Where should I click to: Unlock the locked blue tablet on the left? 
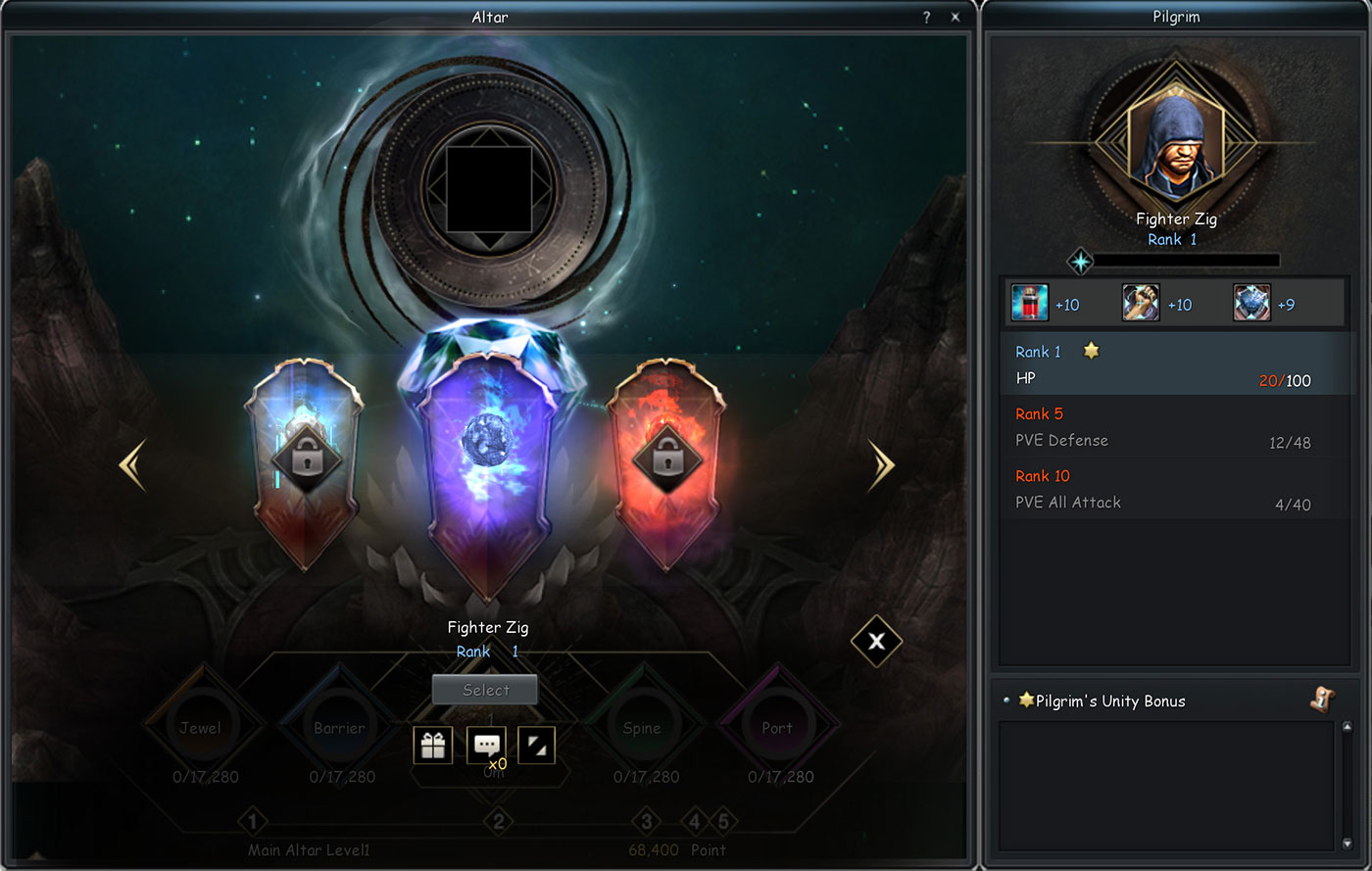(x=308, y=459)
